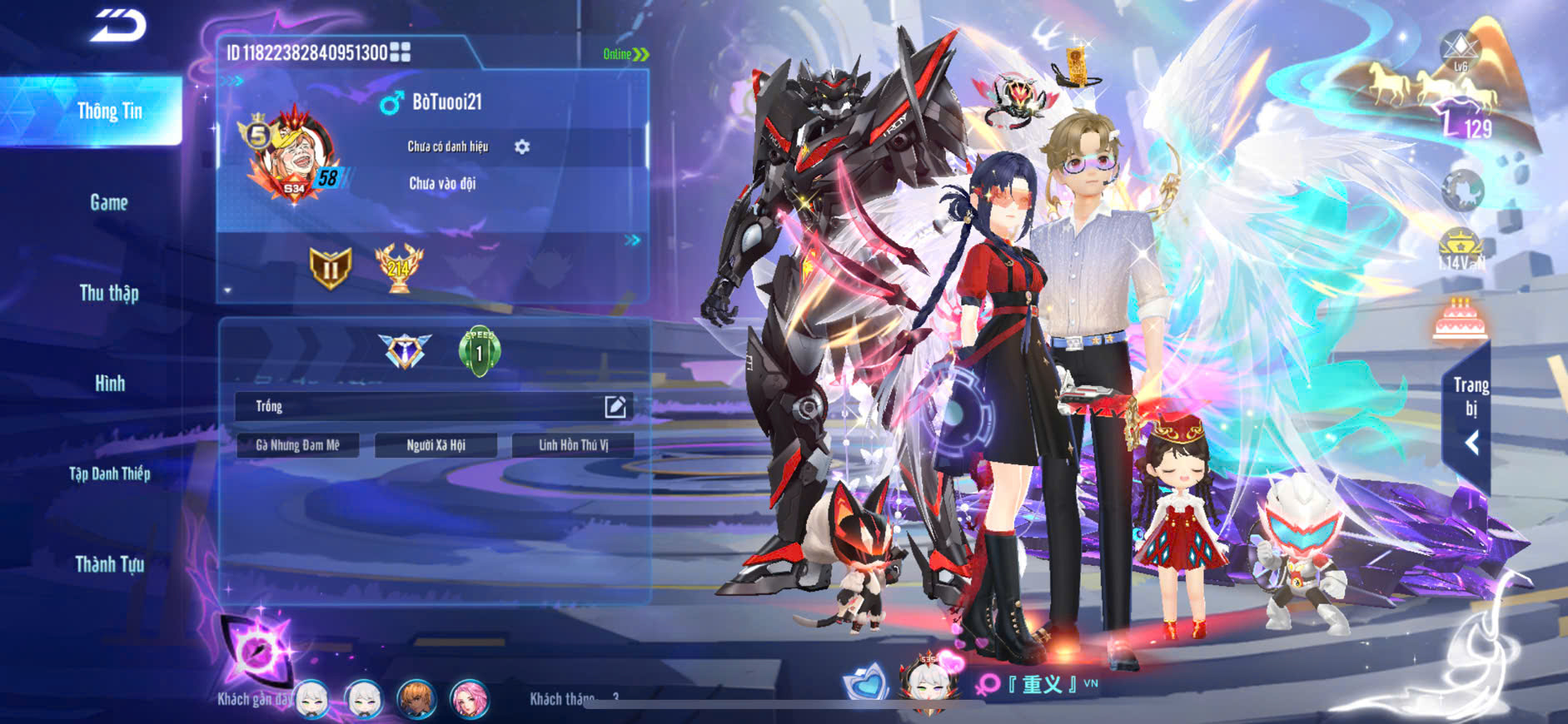The height and width of the screenshot is (724, 1568).
Task: Click the blue heart like icon
Action: click(865, 682)
